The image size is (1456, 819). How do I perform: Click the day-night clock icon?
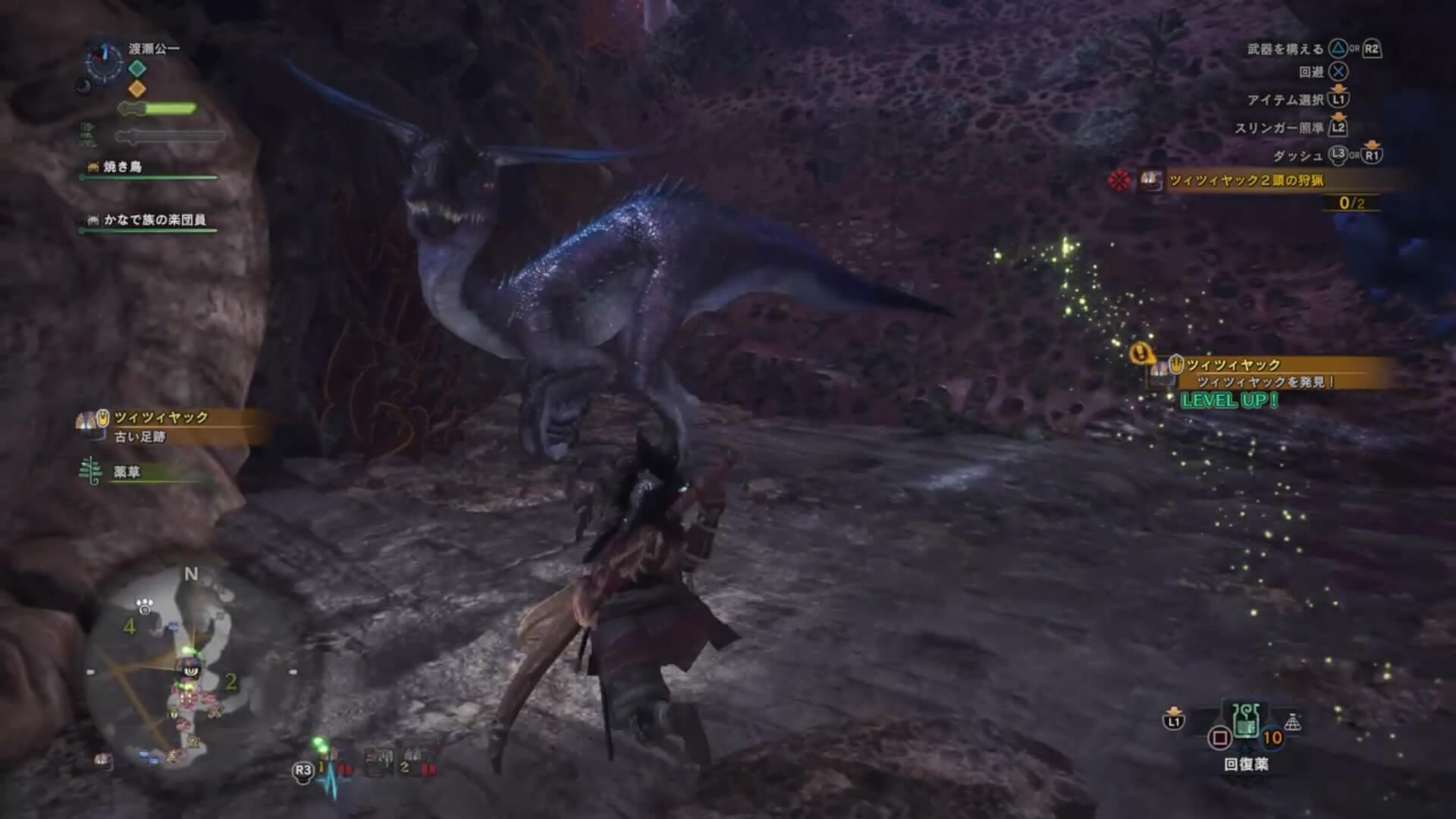click(x=104, y=61)
